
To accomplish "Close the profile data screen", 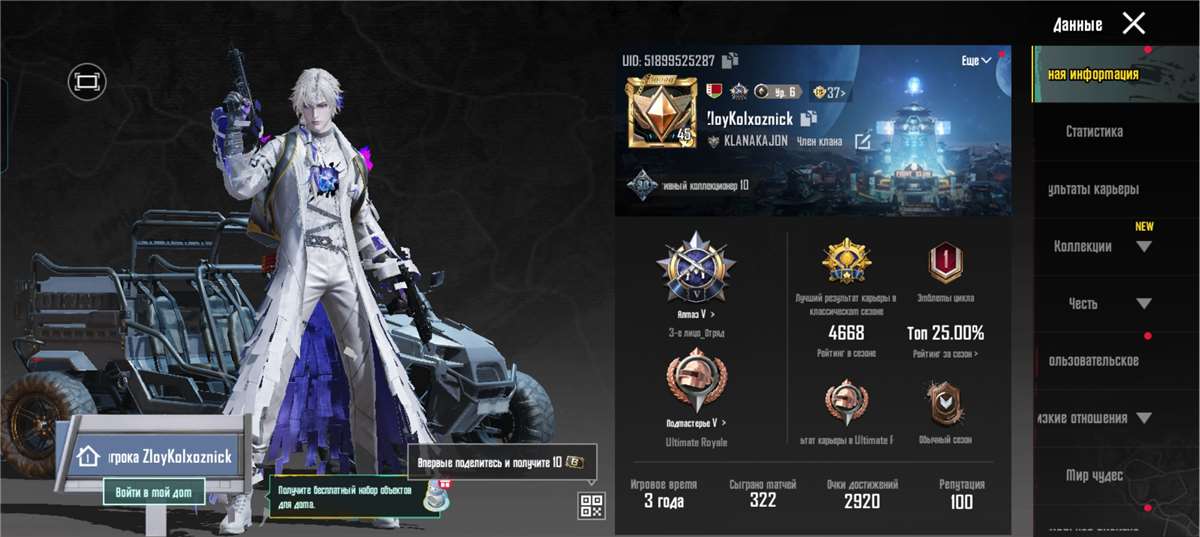I will point(1133,23).
